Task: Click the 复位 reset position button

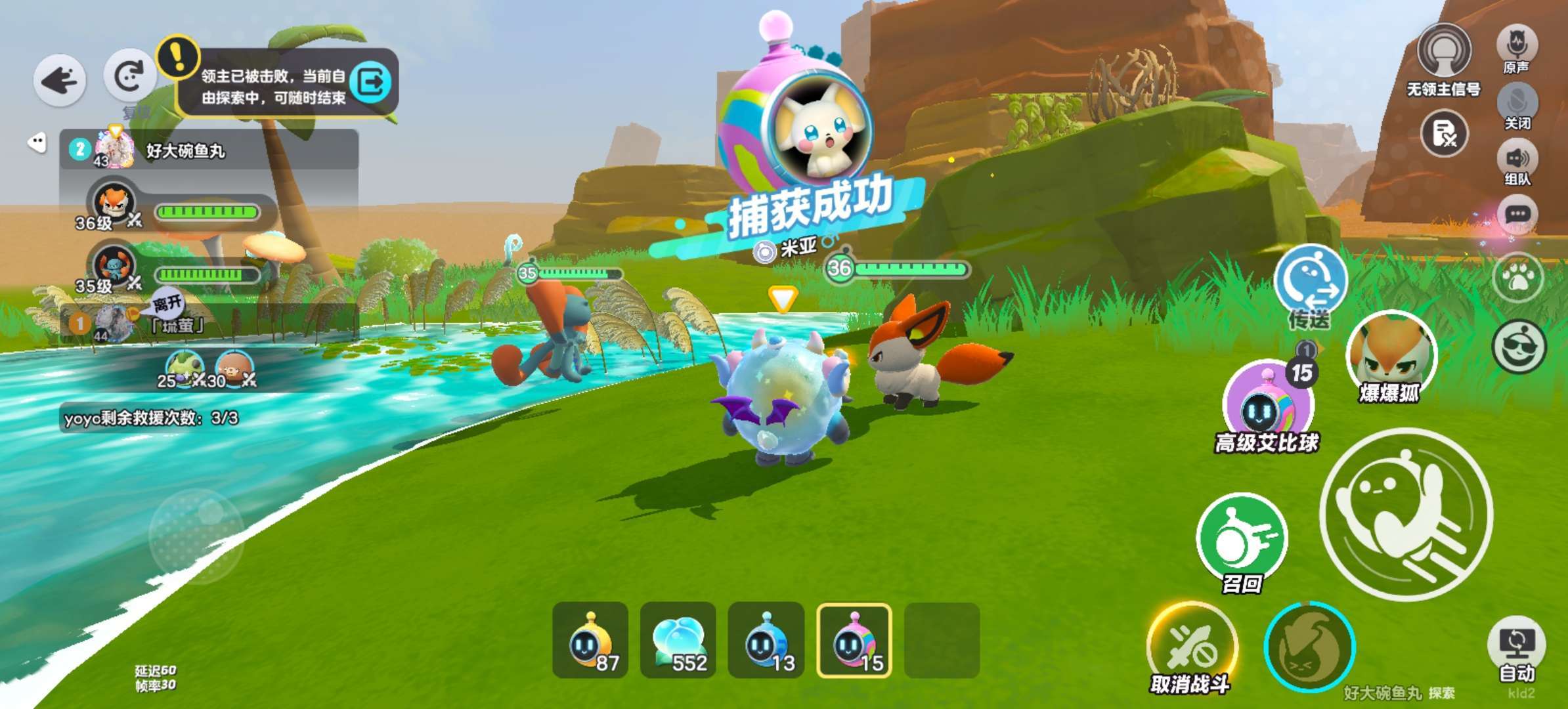Action: [x=129, y=76]
